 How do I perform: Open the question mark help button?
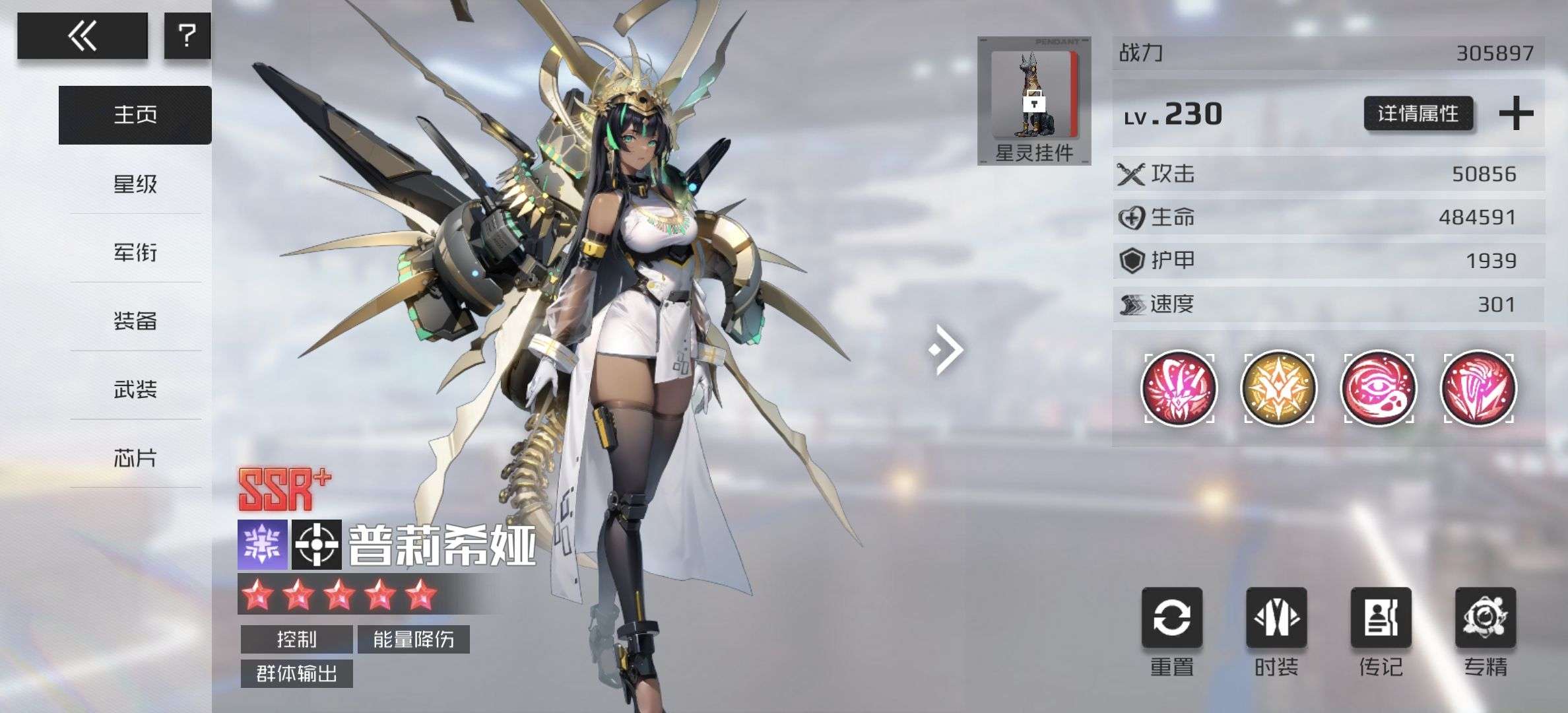tap(187, 36)
